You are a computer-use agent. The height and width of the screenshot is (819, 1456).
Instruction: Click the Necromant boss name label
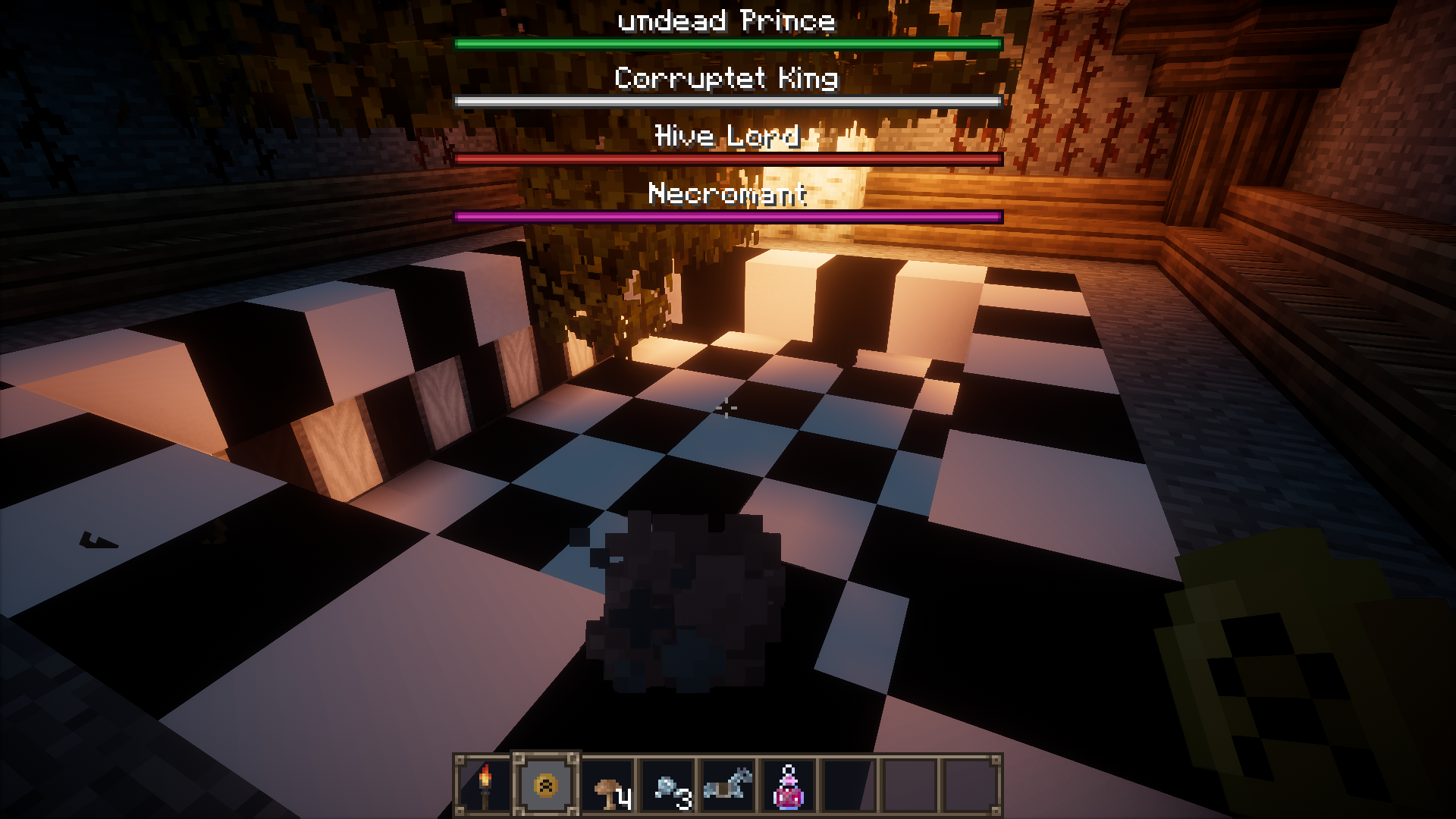click(726, 195)
